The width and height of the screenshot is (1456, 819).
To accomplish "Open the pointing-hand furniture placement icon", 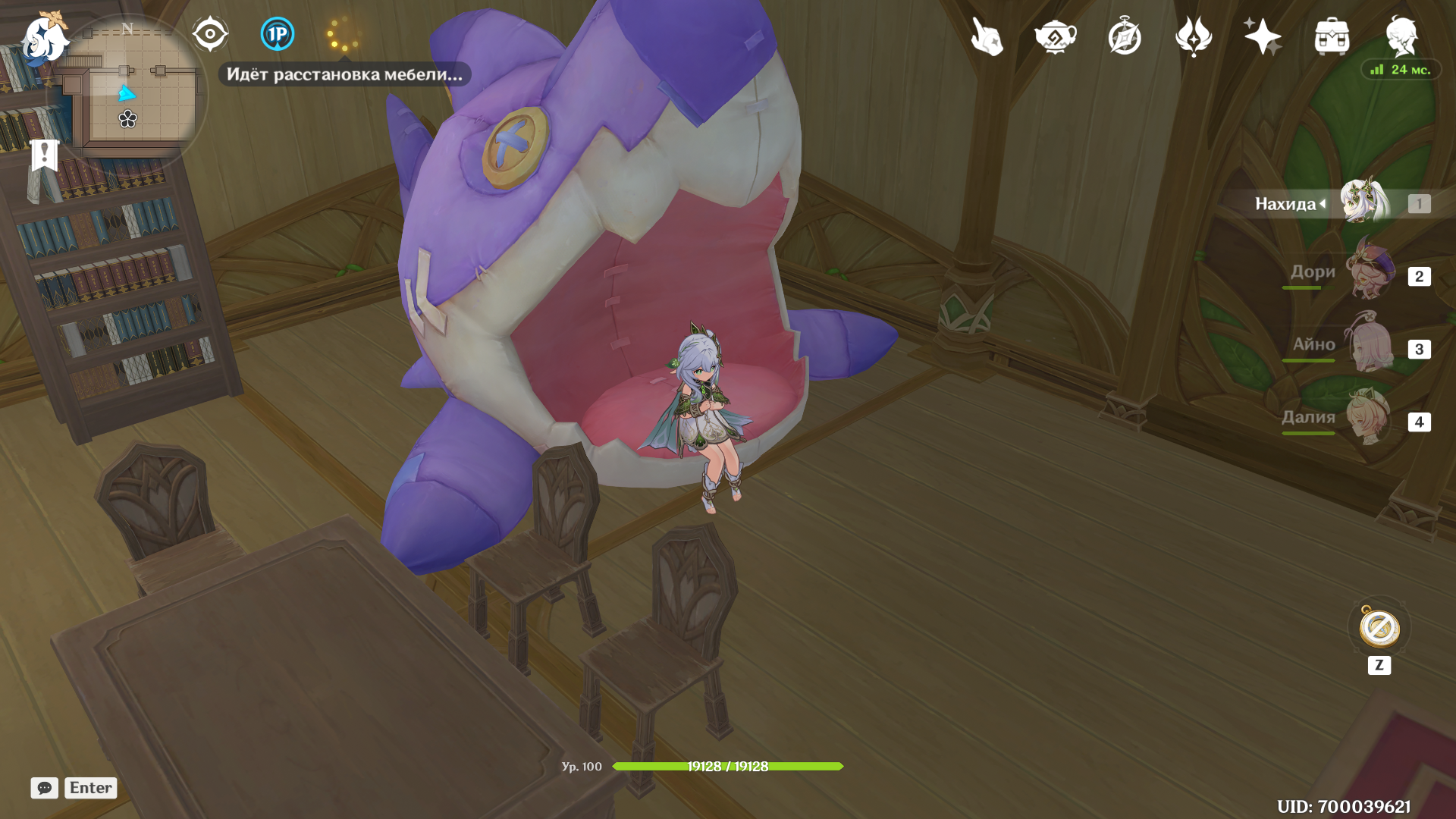I will click(x=987, y=36).
